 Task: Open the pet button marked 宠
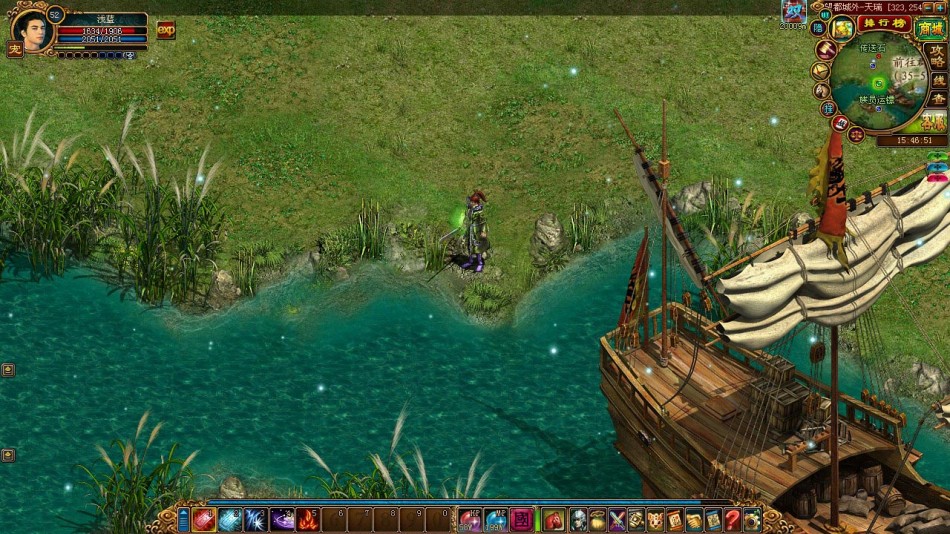15,50
